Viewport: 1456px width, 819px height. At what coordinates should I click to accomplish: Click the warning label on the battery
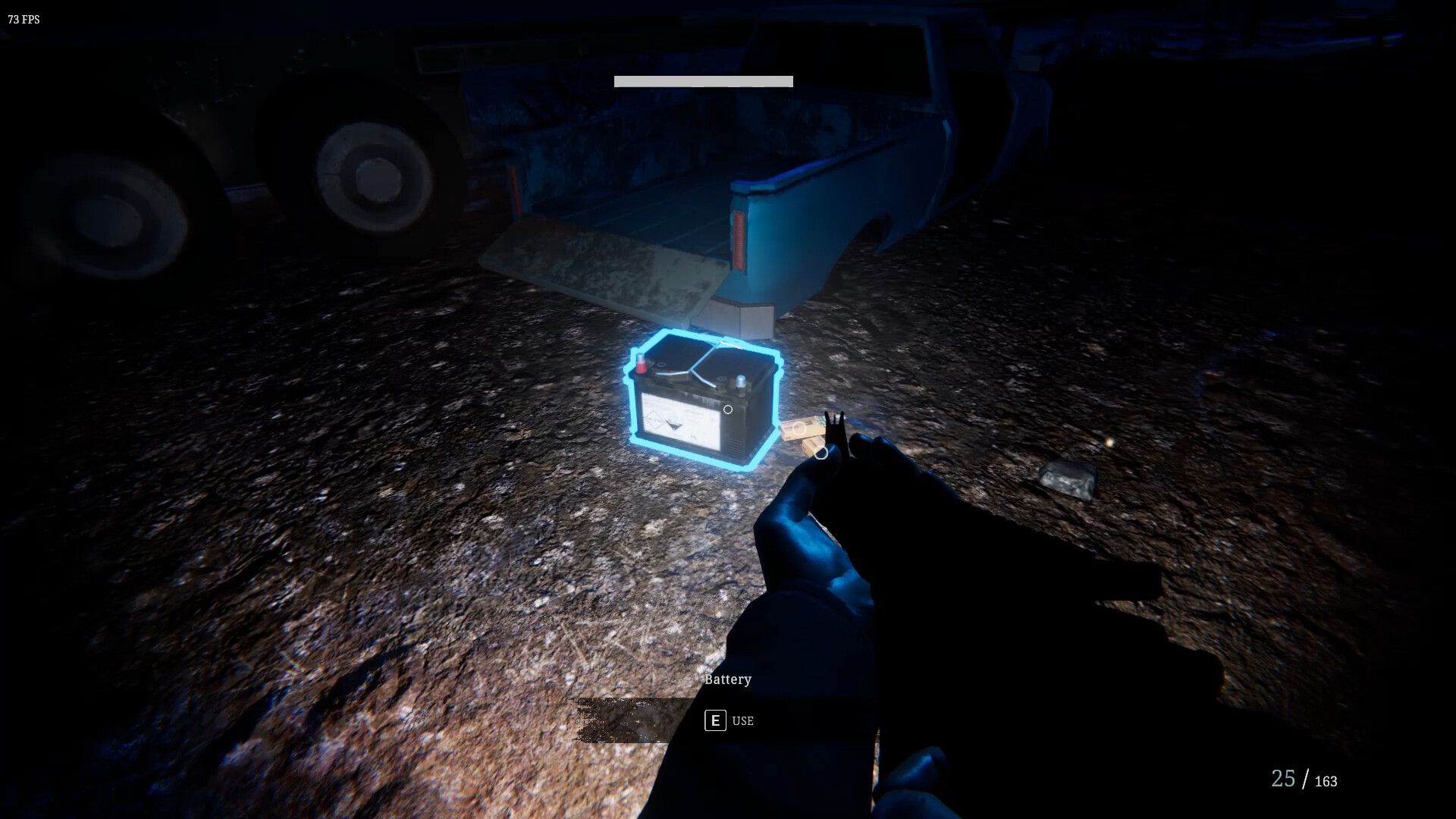[x=682, y=421]
